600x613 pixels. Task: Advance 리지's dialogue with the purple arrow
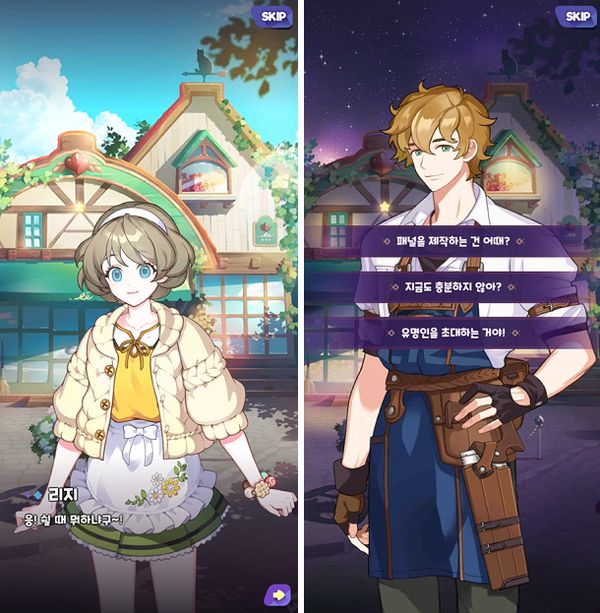coord(277,594)
